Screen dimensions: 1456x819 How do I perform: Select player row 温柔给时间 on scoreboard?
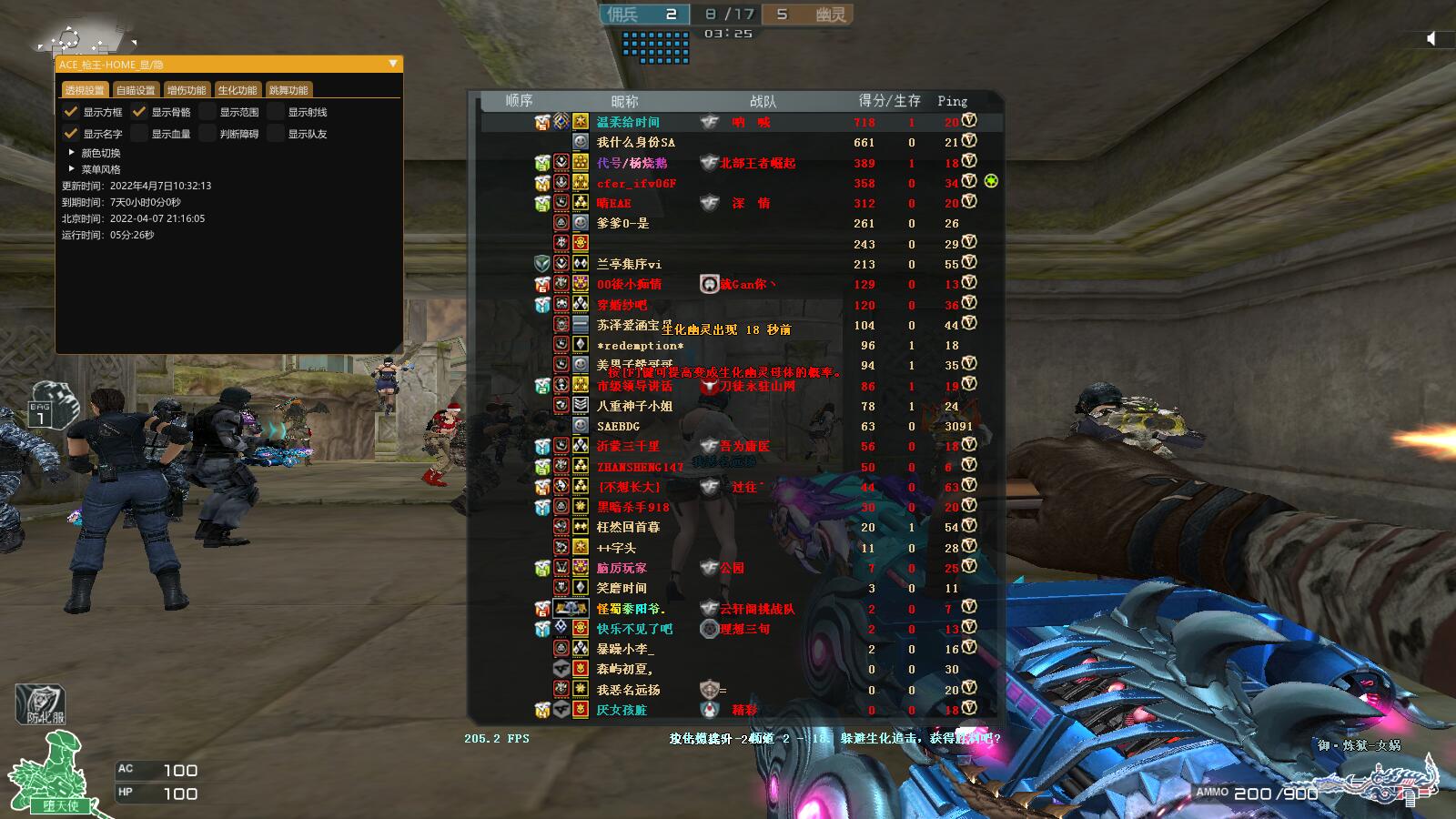tap(628, 122)
